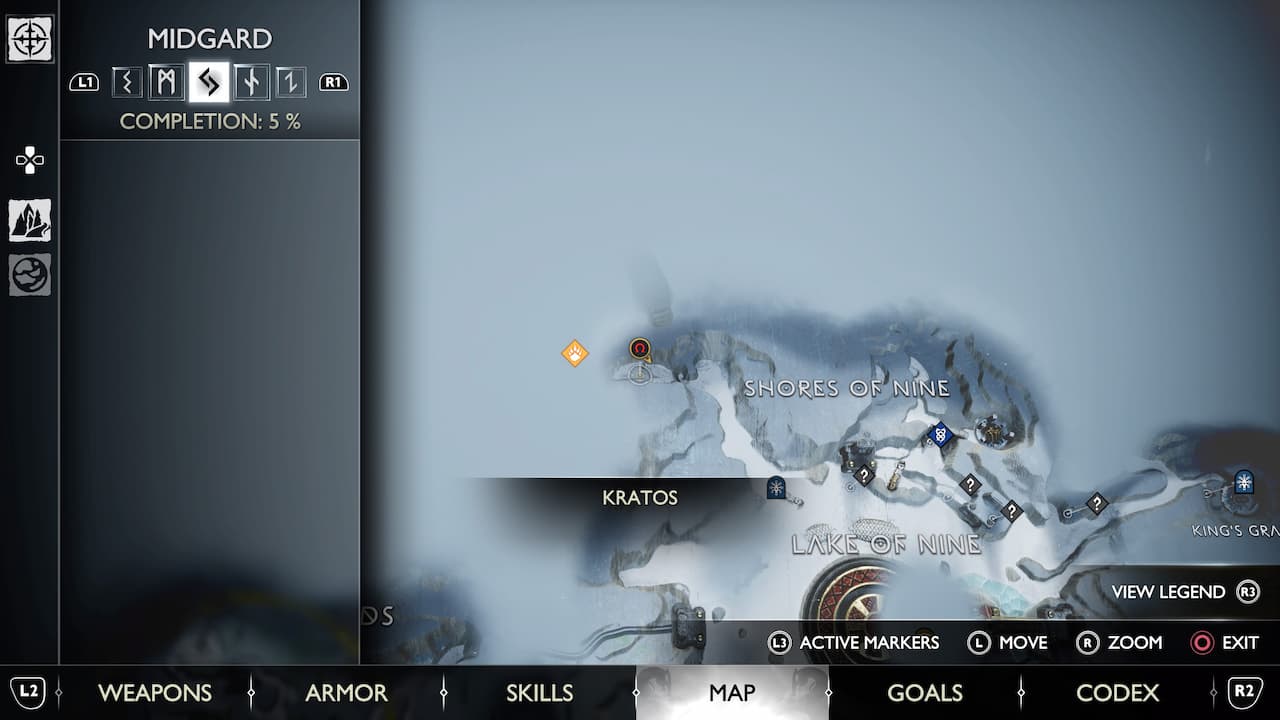This screenshot has height=720, width=1280.
Task: Select the highlighted Midgard rune tab
Action: (207, 83)
